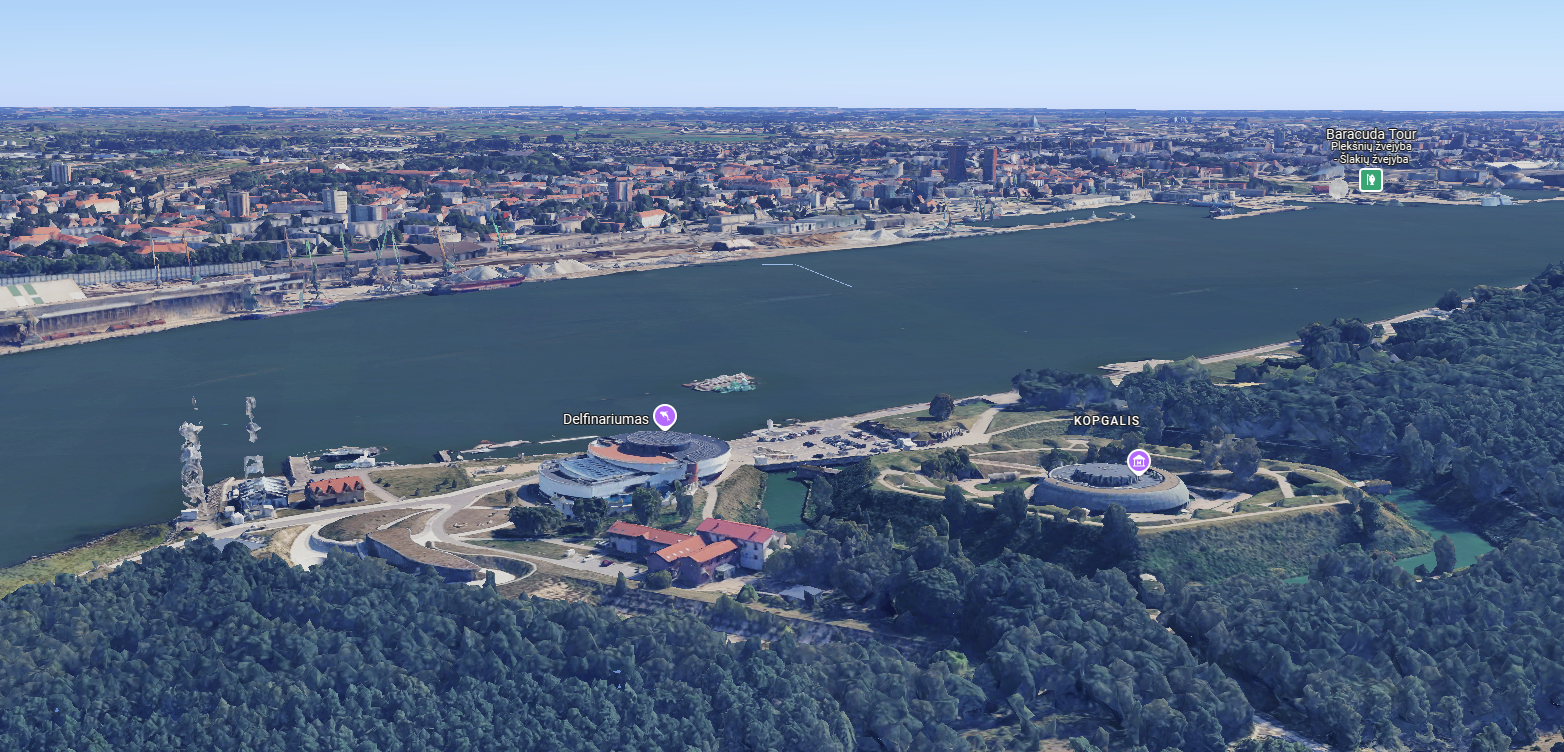Click the green Baracuda Tour fishing marker

[1370, 180]
